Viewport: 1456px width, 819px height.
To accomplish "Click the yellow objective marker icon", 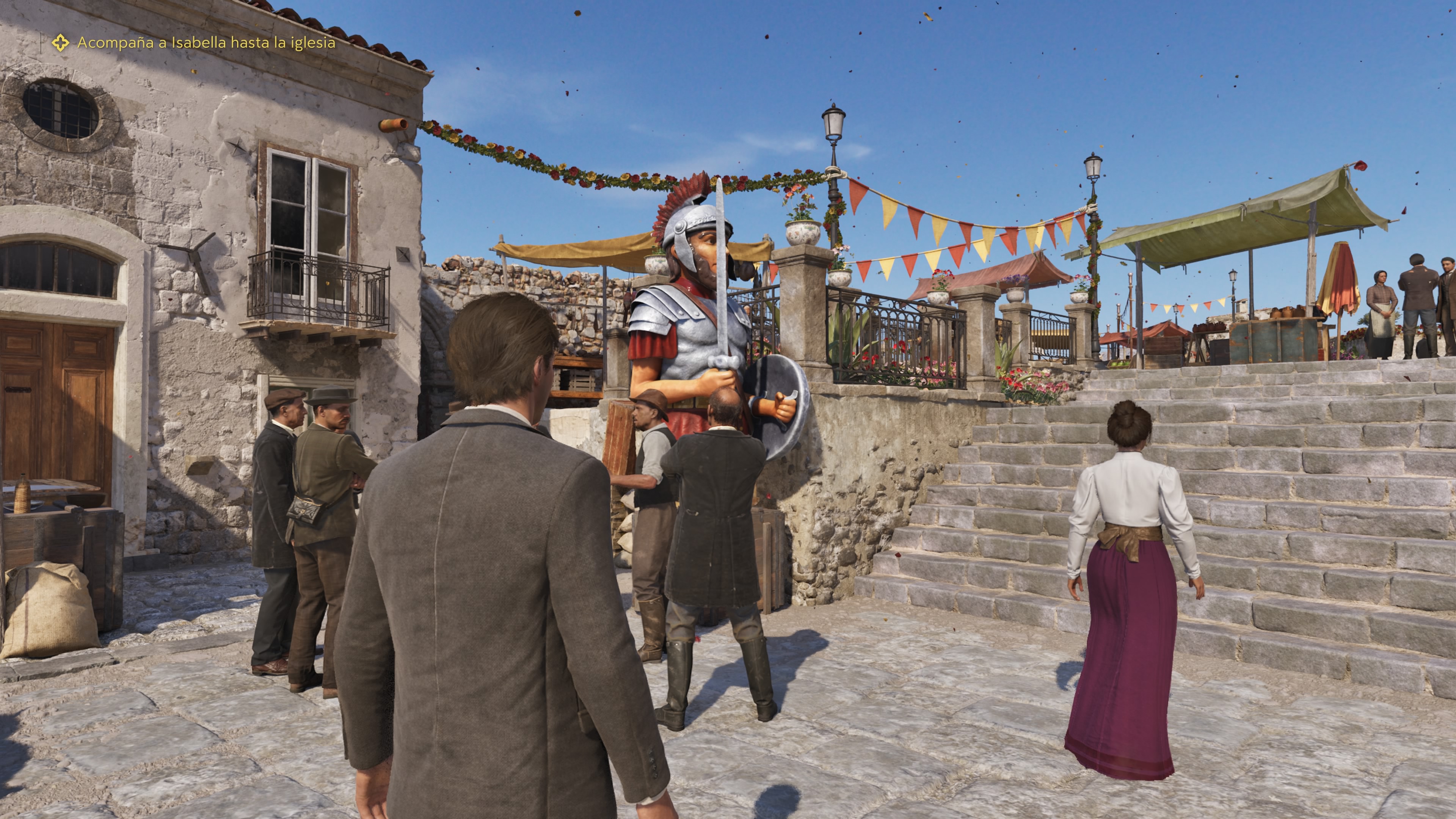I will click(61, 43).
